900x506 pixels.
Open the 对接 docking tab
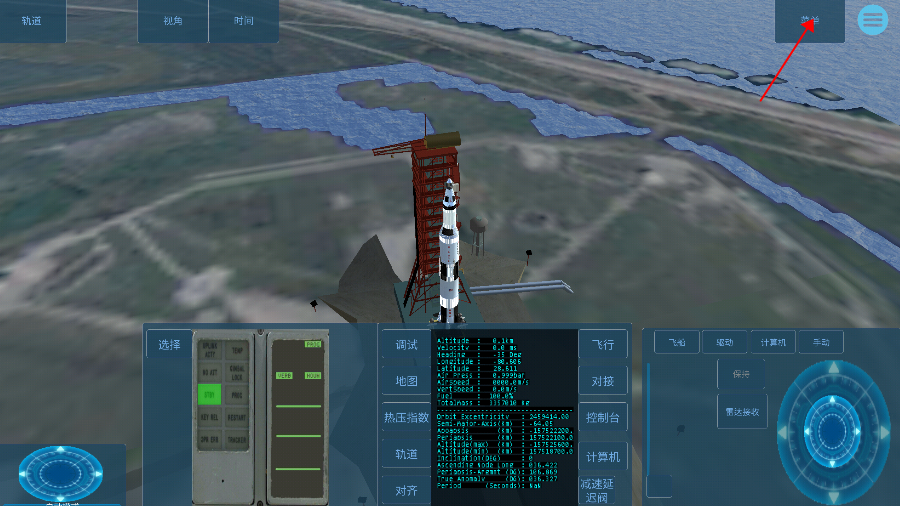pyautogui.click(x=602, y=381)
